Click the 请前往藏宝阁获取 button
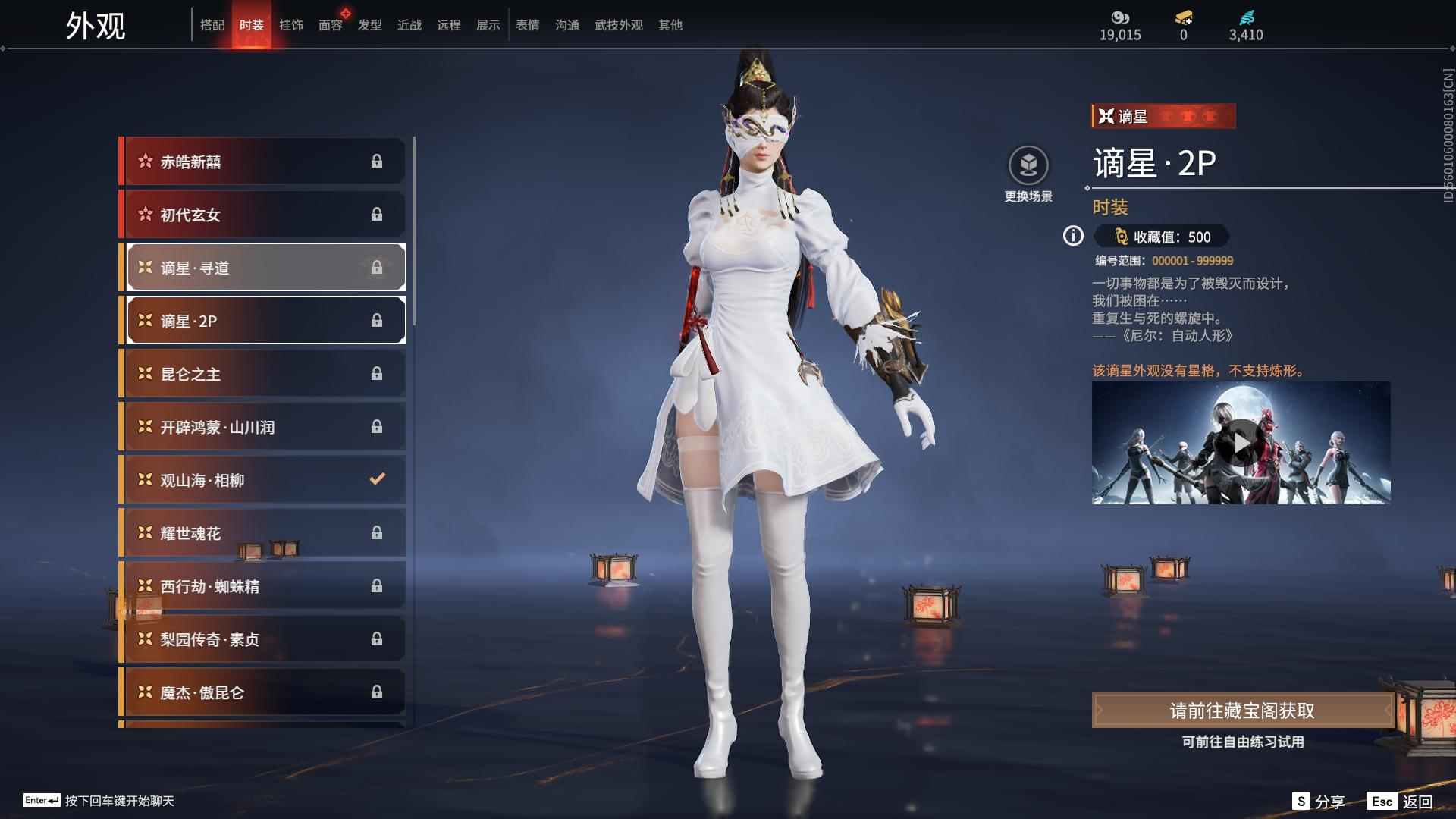Viewport: 1456px width, 819px height. click(x=1242, y=711)
